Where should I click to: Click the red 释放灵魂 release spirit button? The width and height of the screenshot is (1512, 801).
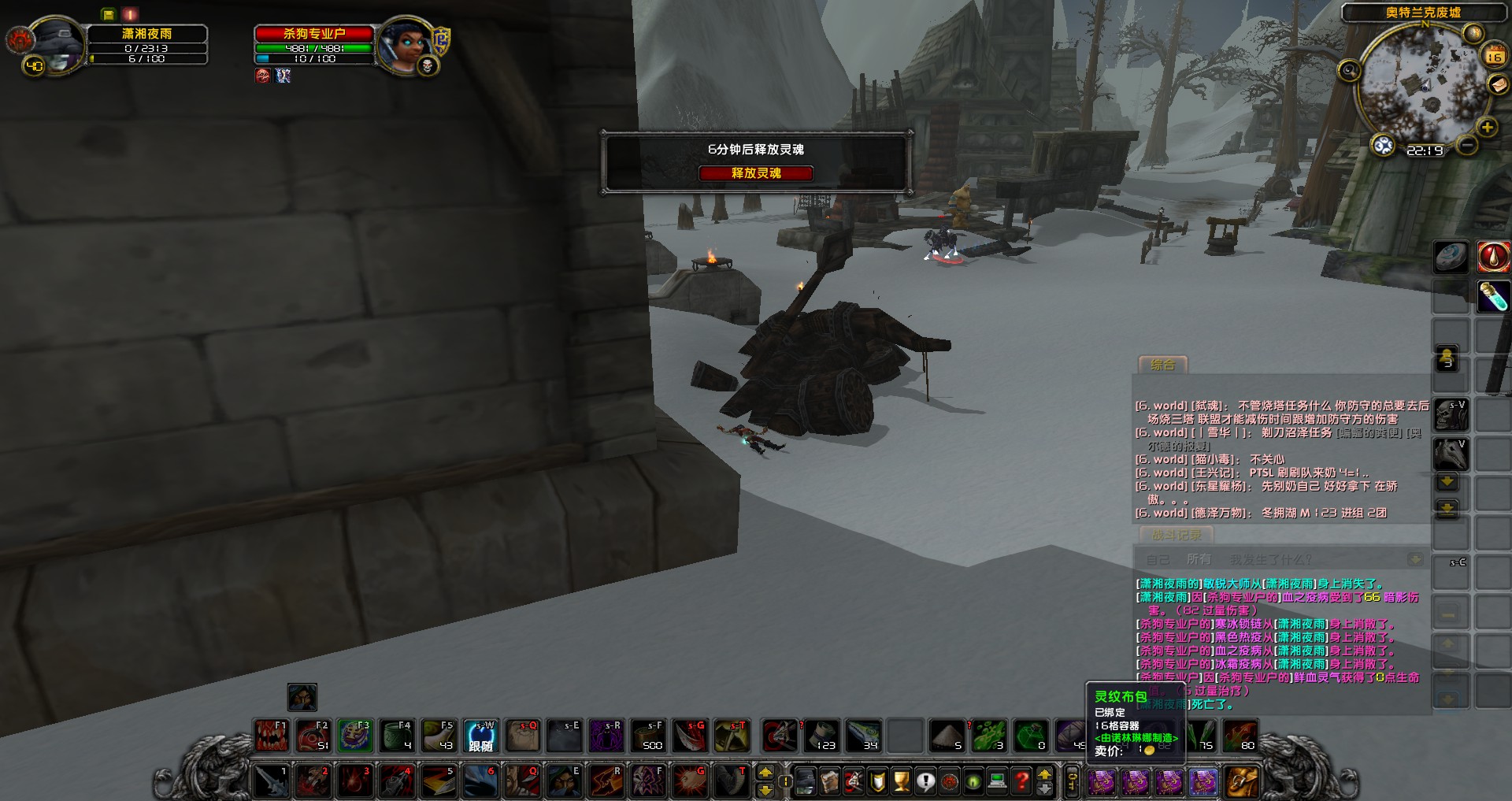coord(755,173)
